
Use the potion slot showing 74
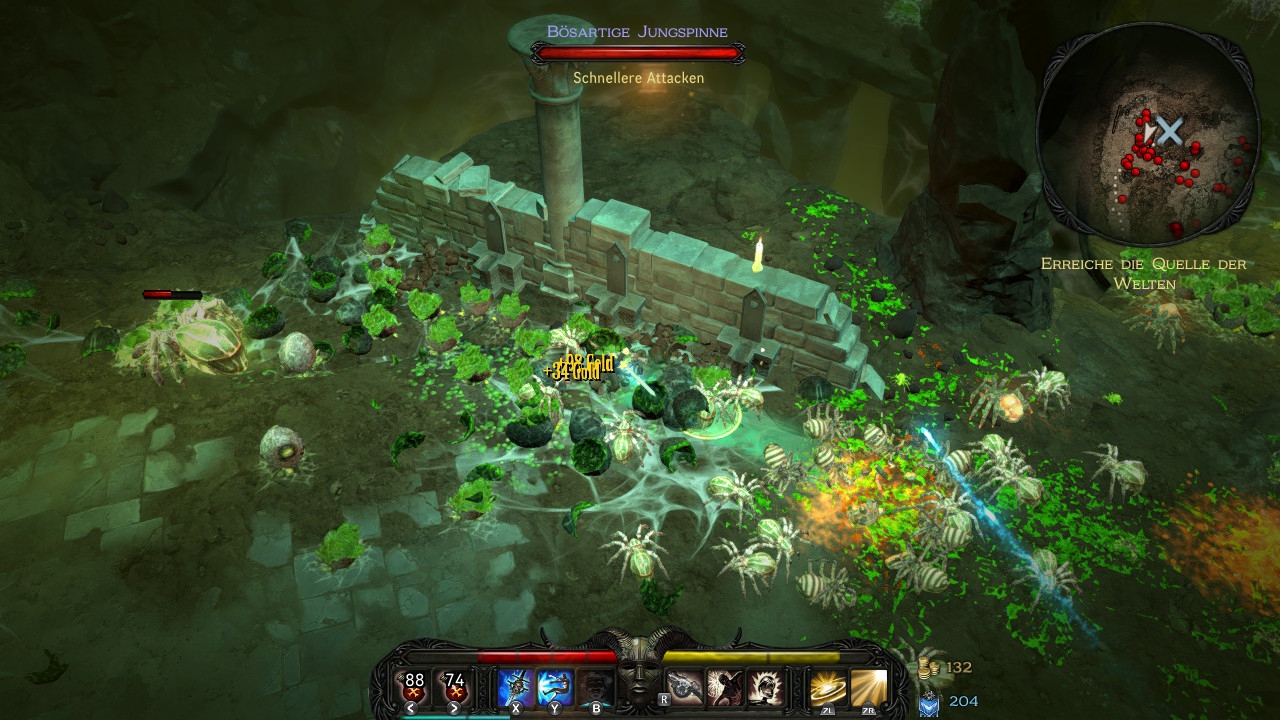tap(455, 686)
